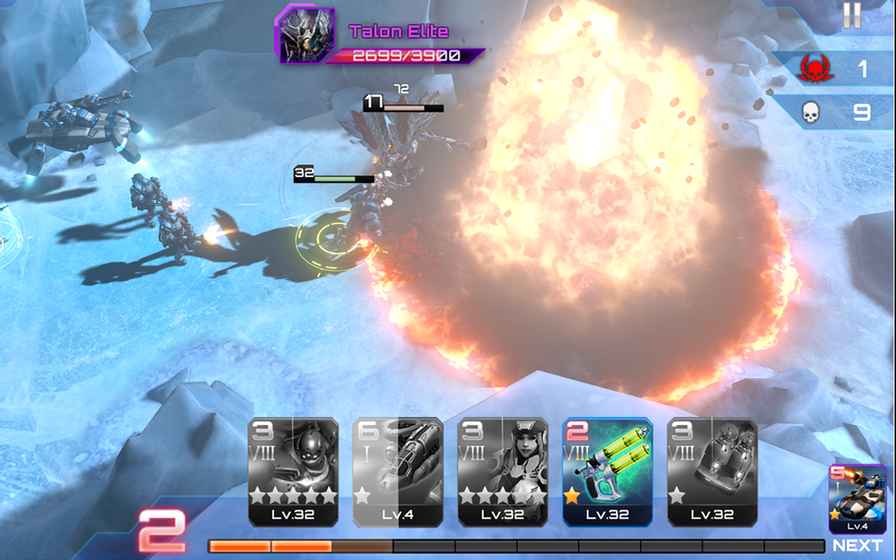The image size is (896, 560).
Task: Deploy the green twin-tank gun card
Action: pyautogui.click(x=607, y=471)
